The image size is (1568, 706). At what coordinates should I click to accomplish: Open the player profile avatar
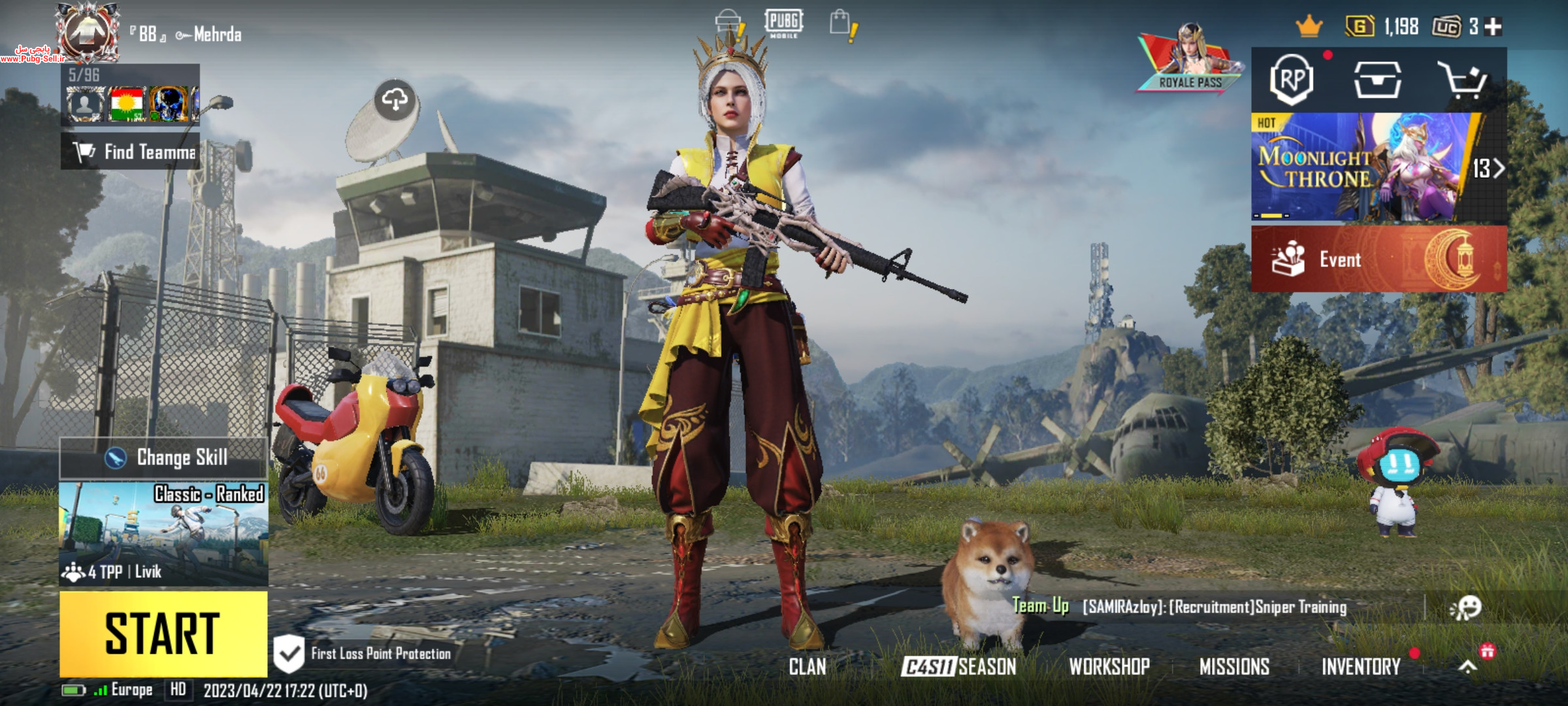click(x=87, y=33)
